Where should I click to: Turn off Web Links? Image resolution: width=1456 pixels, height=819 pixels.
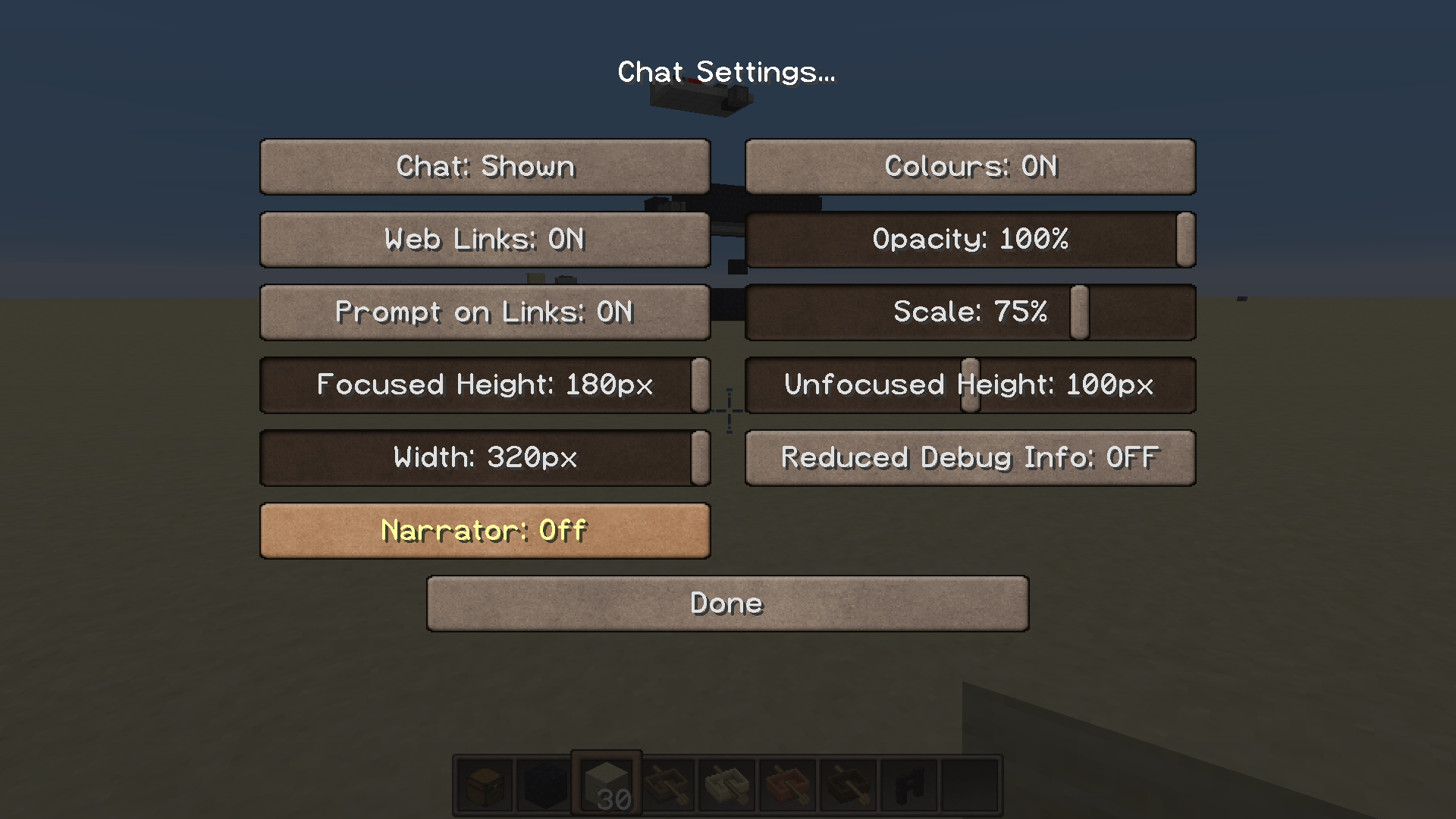tap(485, 240)
